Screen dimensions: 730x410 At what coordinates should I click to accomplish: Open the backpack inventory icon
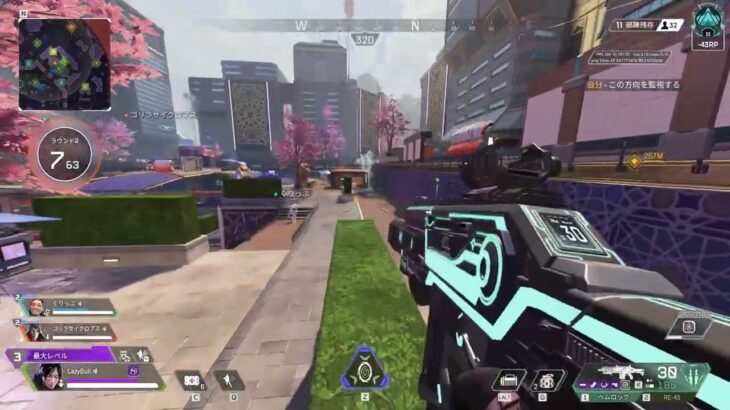[509, 381]
